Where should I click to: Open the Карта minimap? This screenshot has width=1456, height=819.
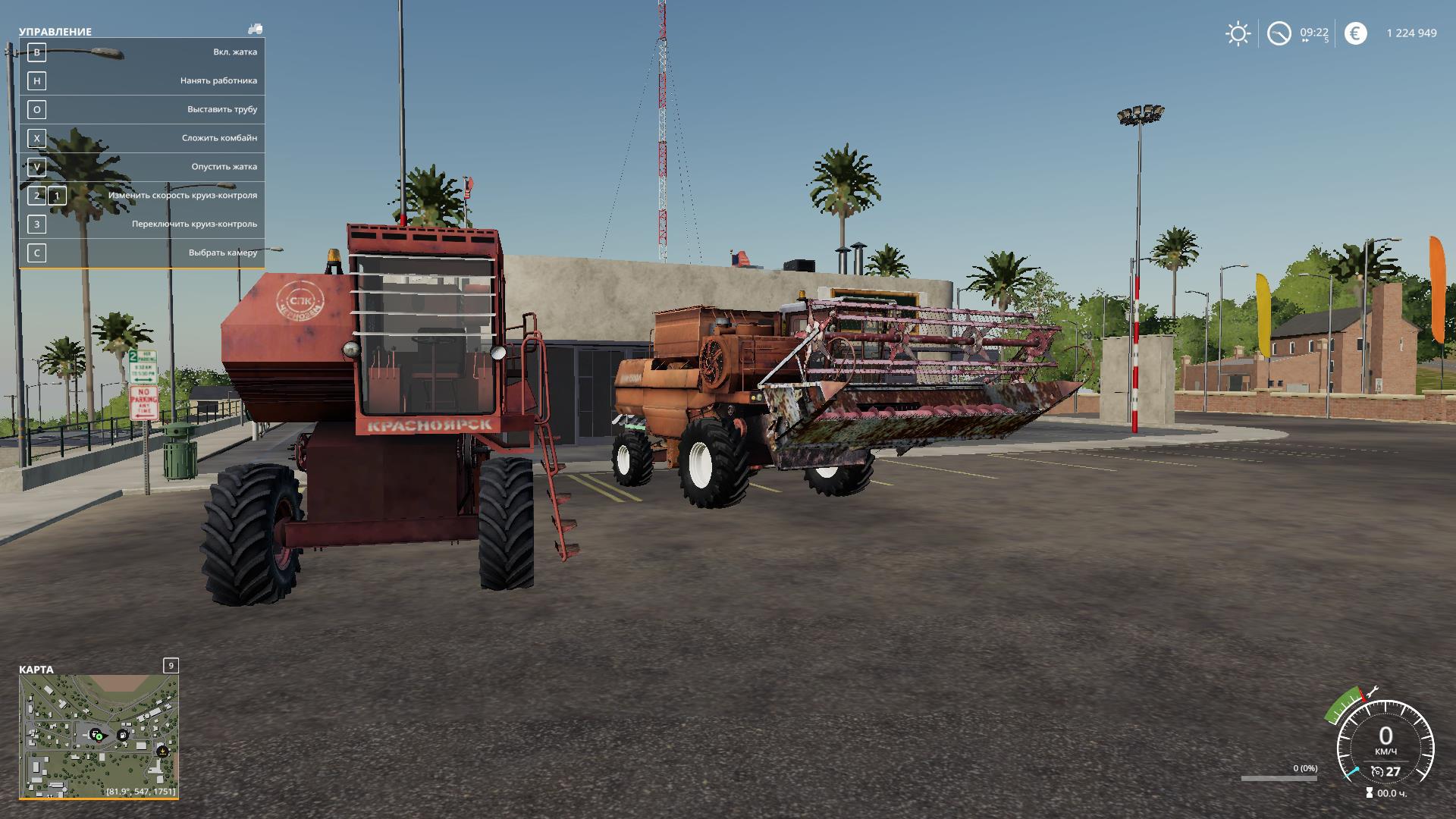pos(99,736)
